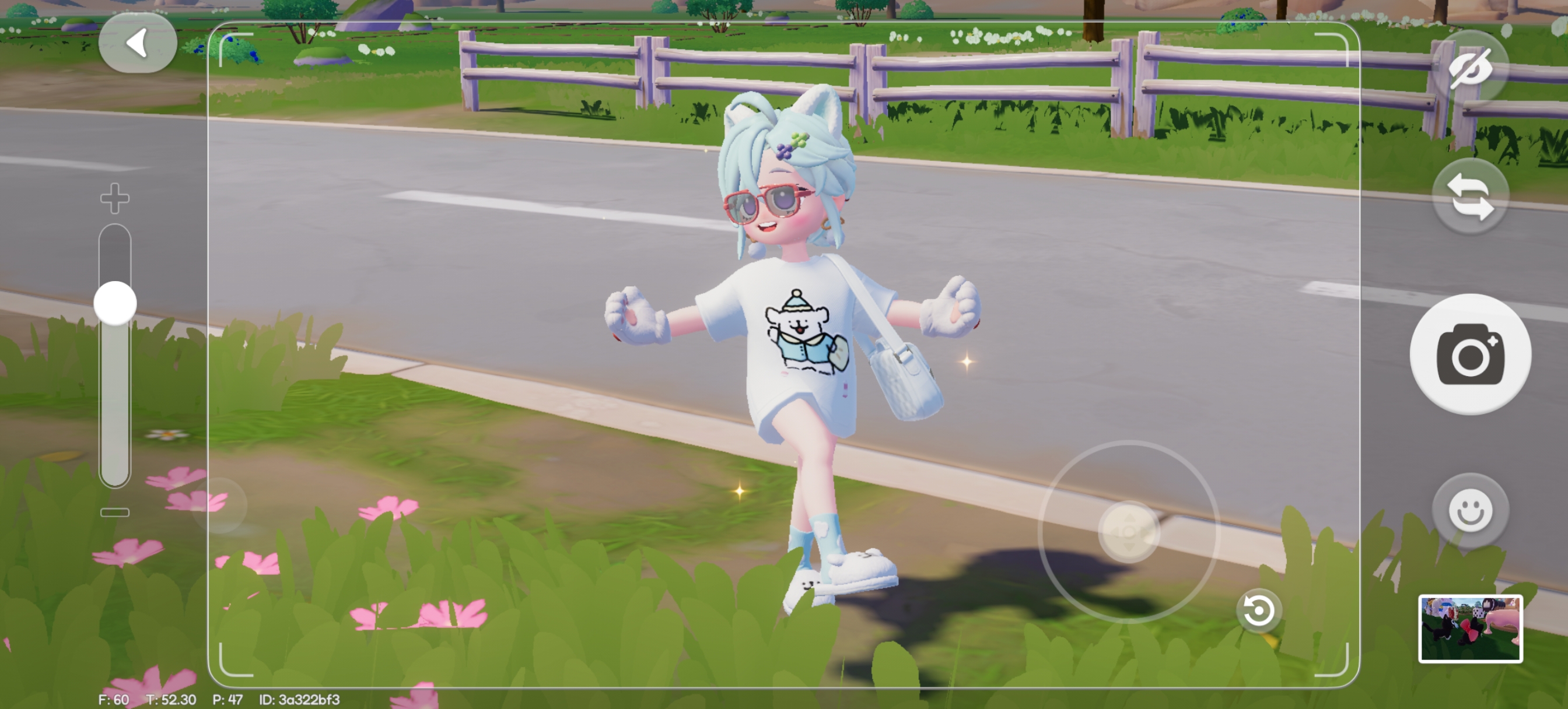
Task: Zoom out with the minus sign
Action: pos(115,513)
